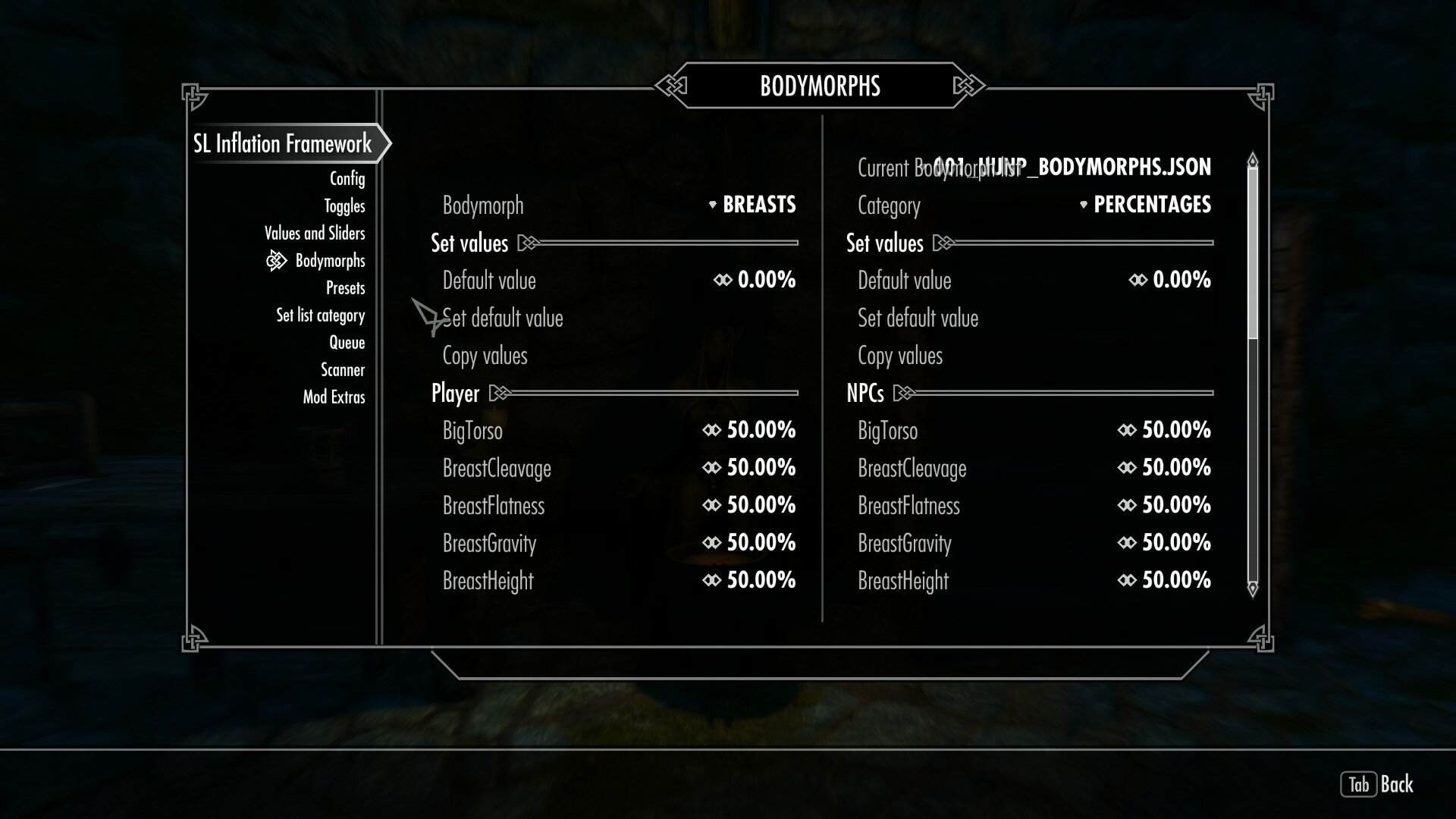Open the Bodymorph BREASTS dropdown
Image resolution: width=1456 pixels, height=819 pixels.
click(x=757, y=205)
